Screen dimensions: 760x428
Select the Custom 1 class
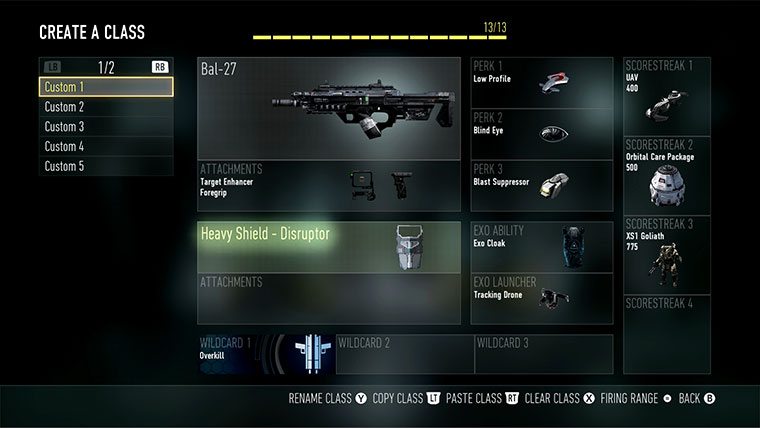click(106, 87)
